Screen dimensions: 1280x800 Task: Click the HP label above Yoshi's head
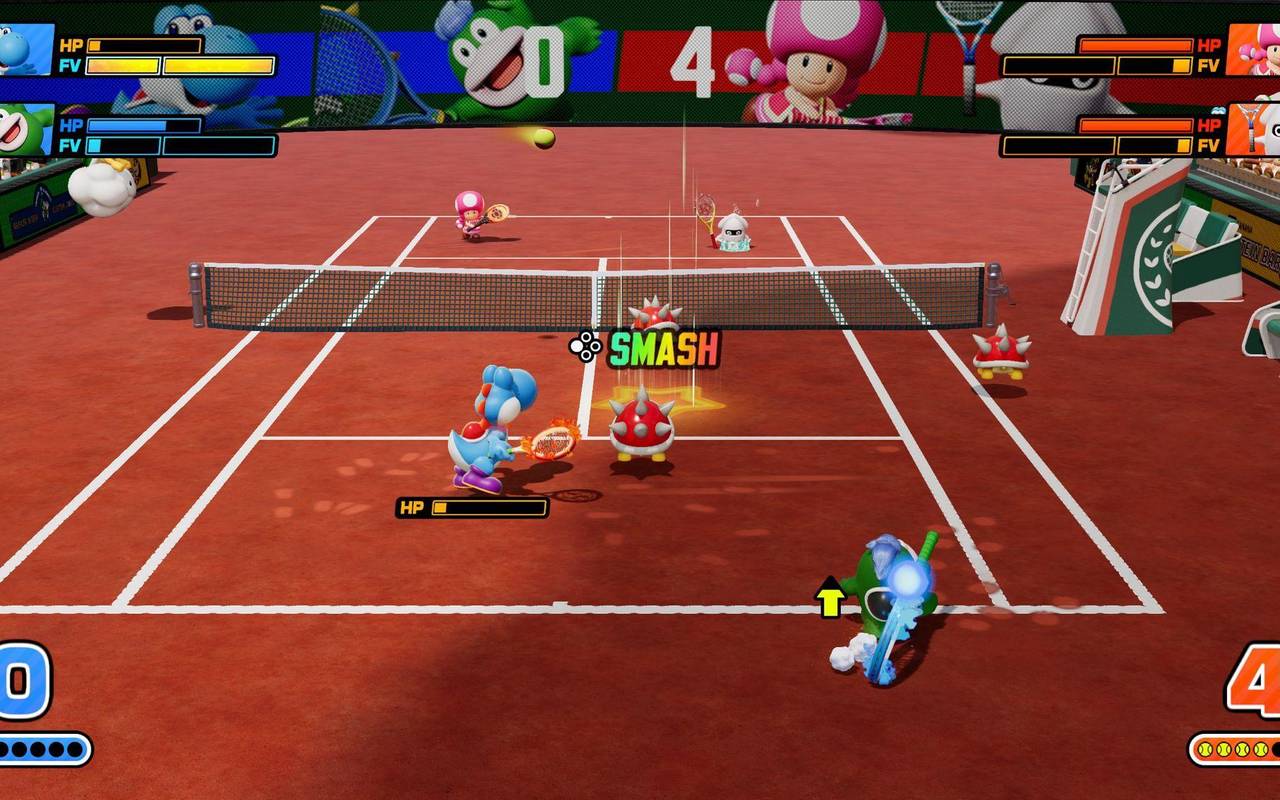pyautogui.click(x=412, y=507)
